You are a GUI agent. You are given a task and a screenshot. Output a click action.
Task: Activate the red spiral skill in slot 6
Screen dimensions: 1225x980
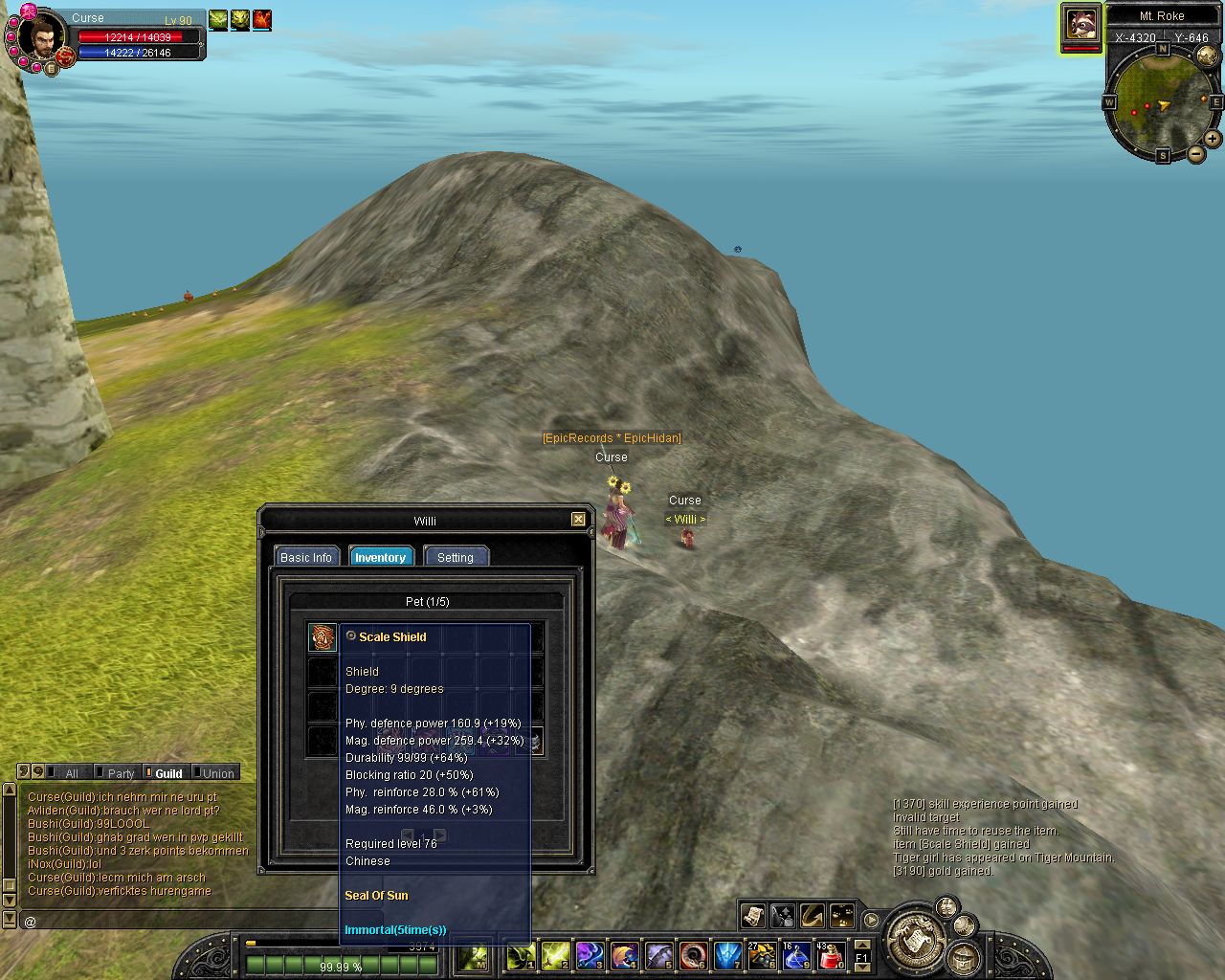(693, 955)
